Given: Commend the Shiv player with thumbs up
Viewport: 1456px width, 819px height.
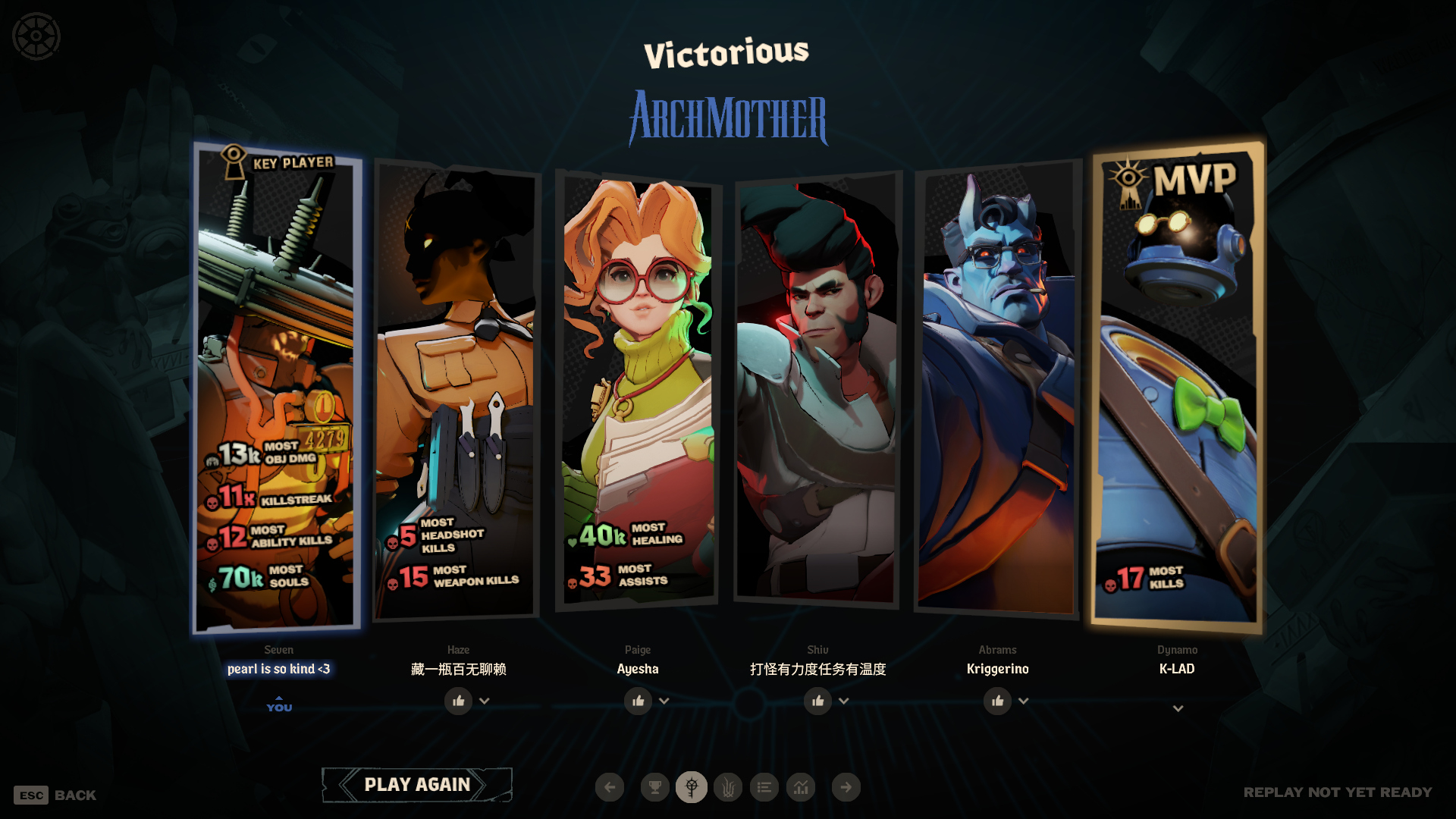Looking at the screenshot, I should (817, 701).
